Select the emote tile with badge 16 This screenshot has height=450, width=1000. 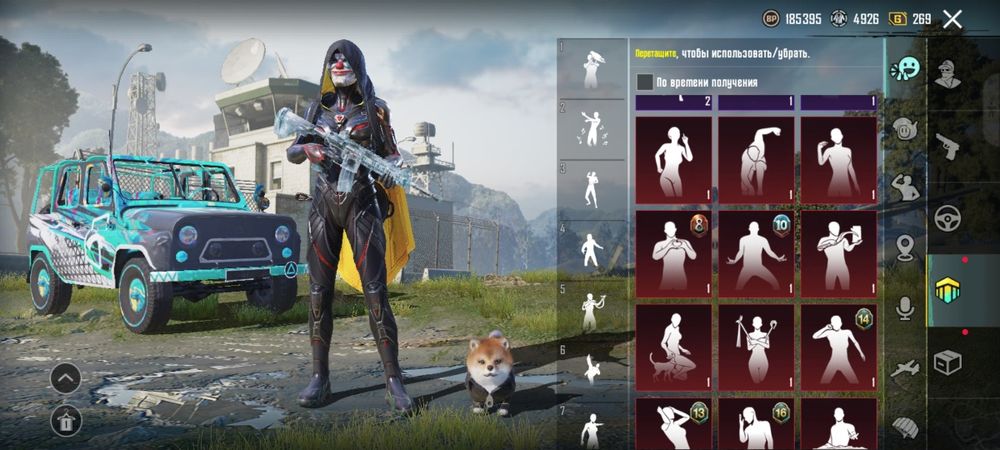756,424
